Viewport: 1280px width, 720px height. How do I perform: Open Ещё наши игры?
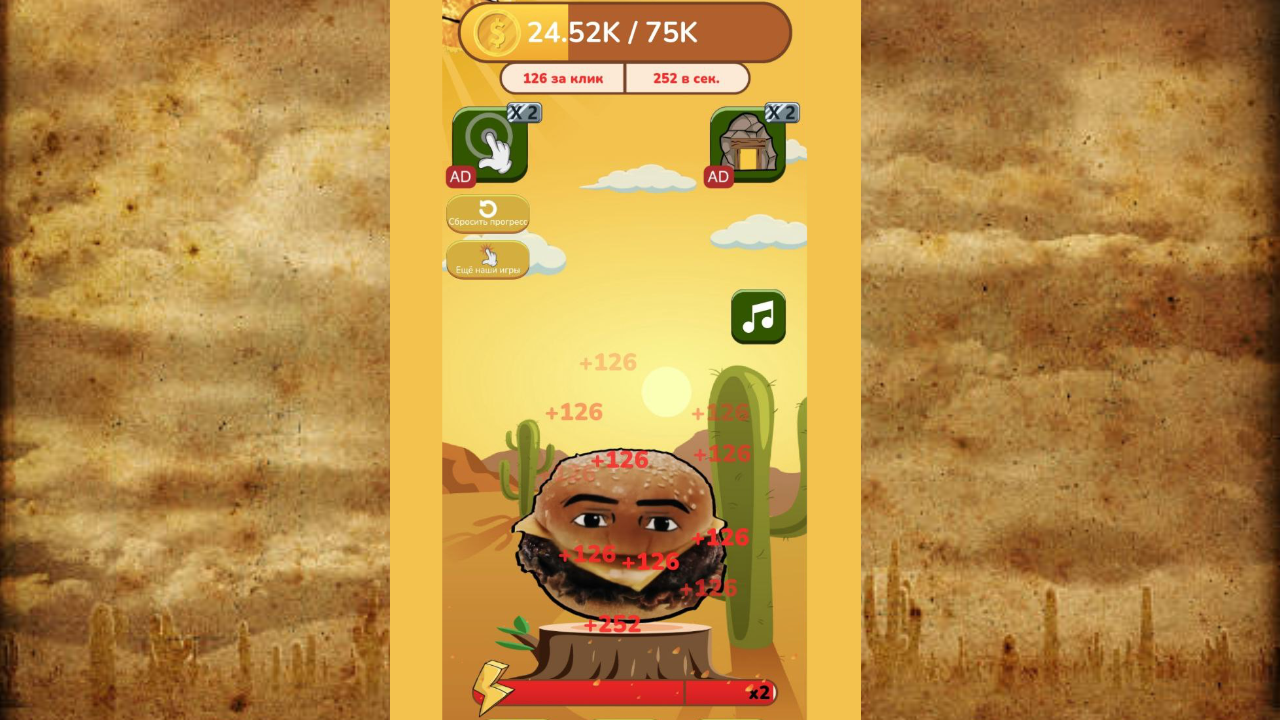(490, 261)
